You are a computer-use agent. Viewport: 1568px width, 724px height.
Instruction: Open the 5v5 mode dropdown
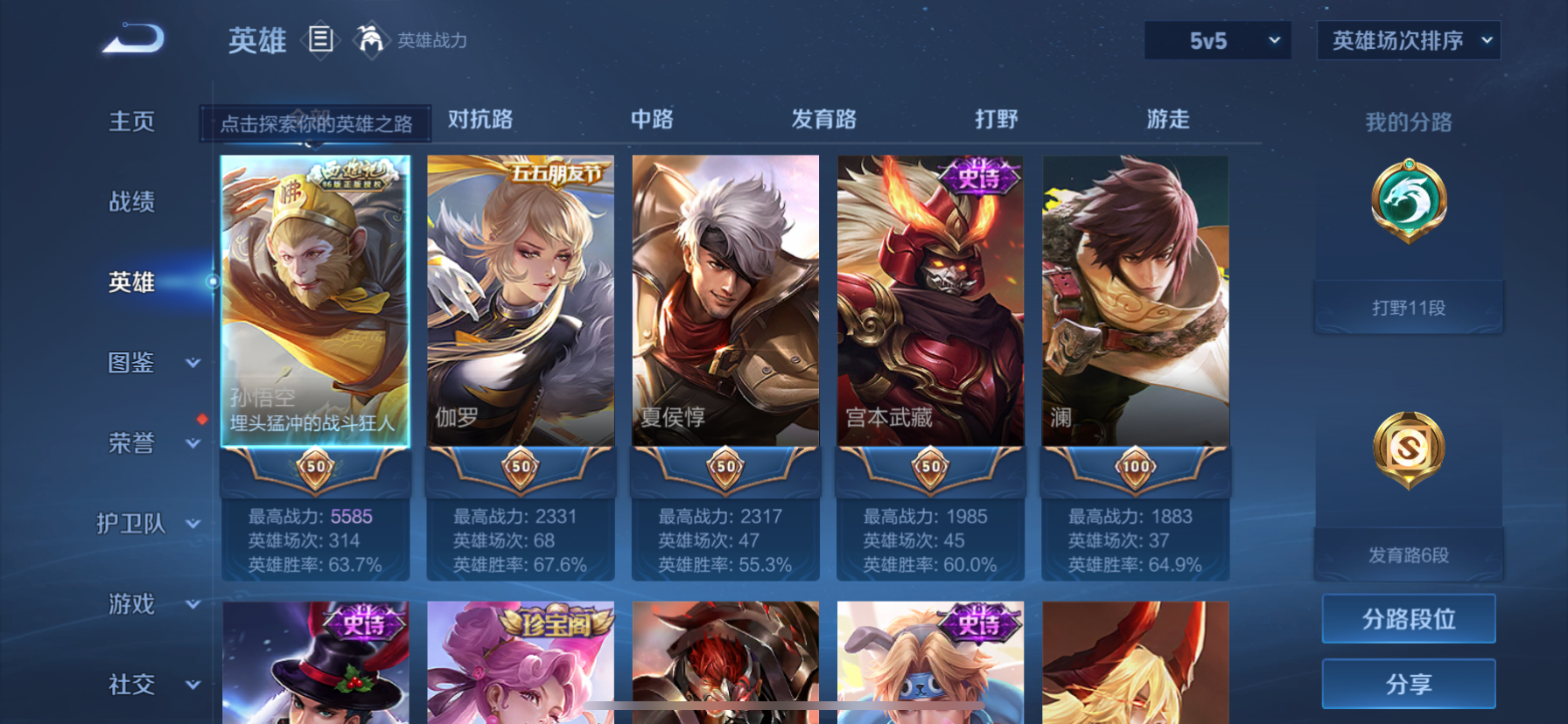pos(1217,40)
